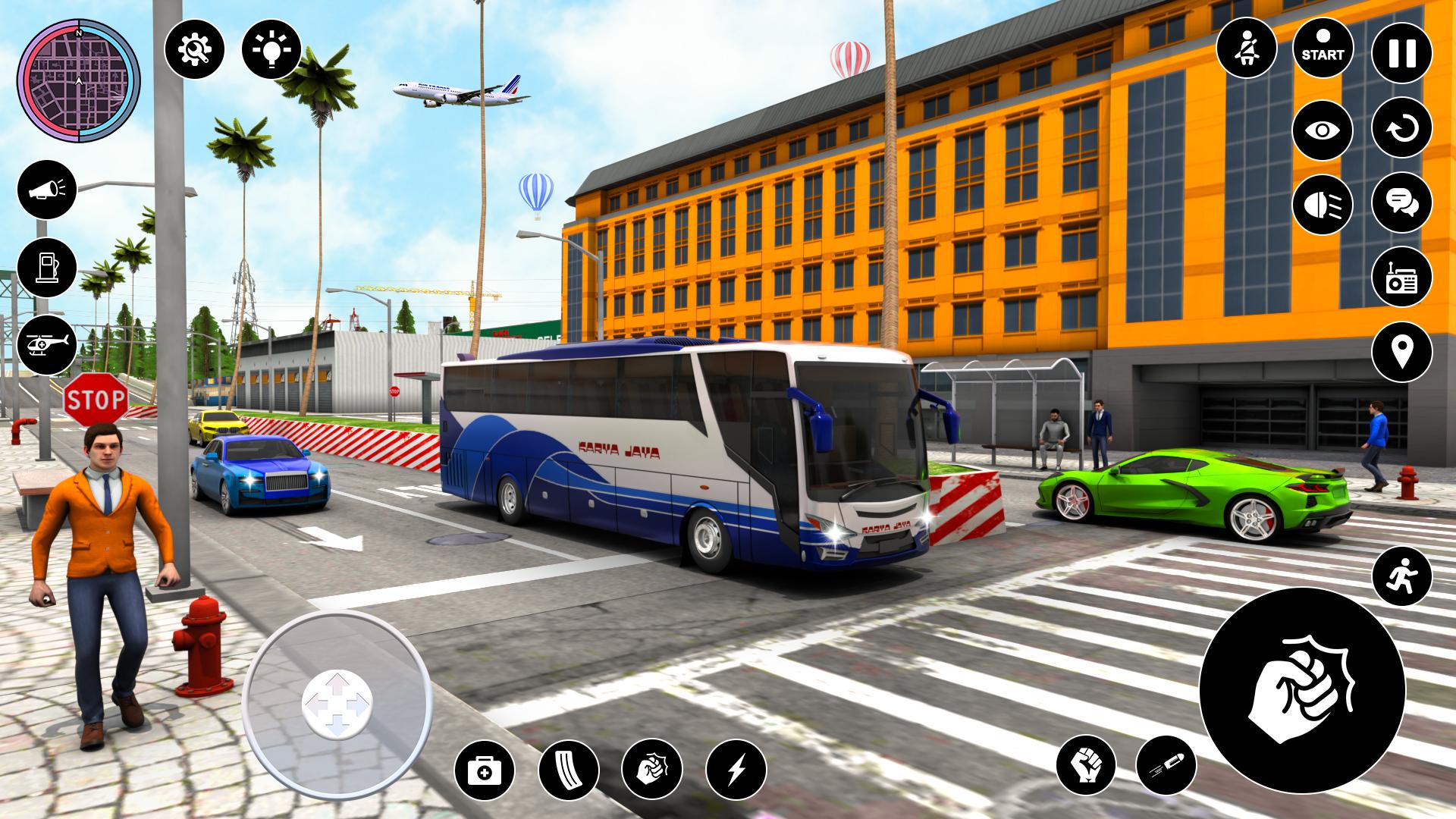The image size is (1456, 819).
Task: Turn on the radio icon
Action: coord(1401,277)
